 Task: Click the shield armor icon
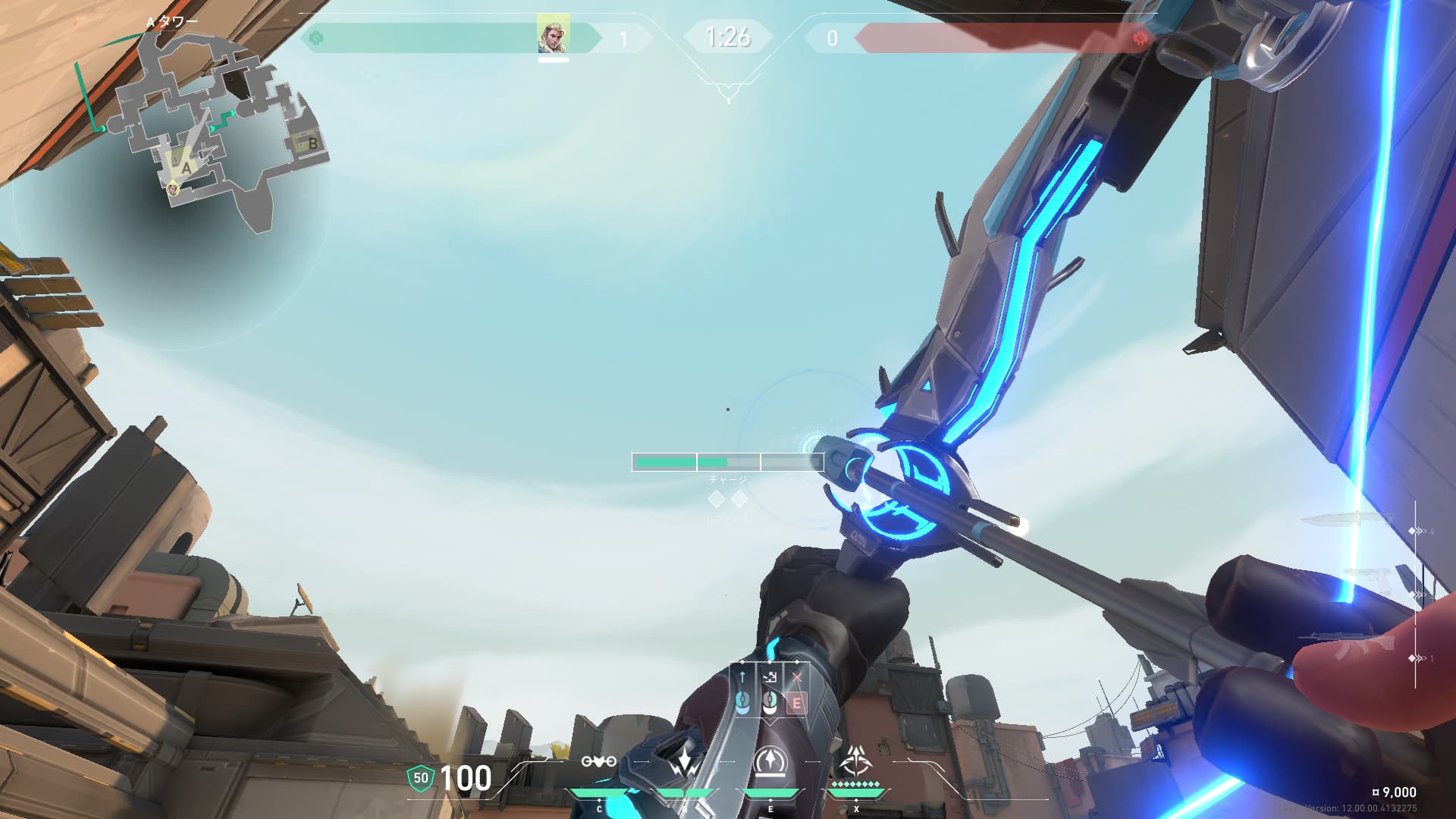click(420, 778)
